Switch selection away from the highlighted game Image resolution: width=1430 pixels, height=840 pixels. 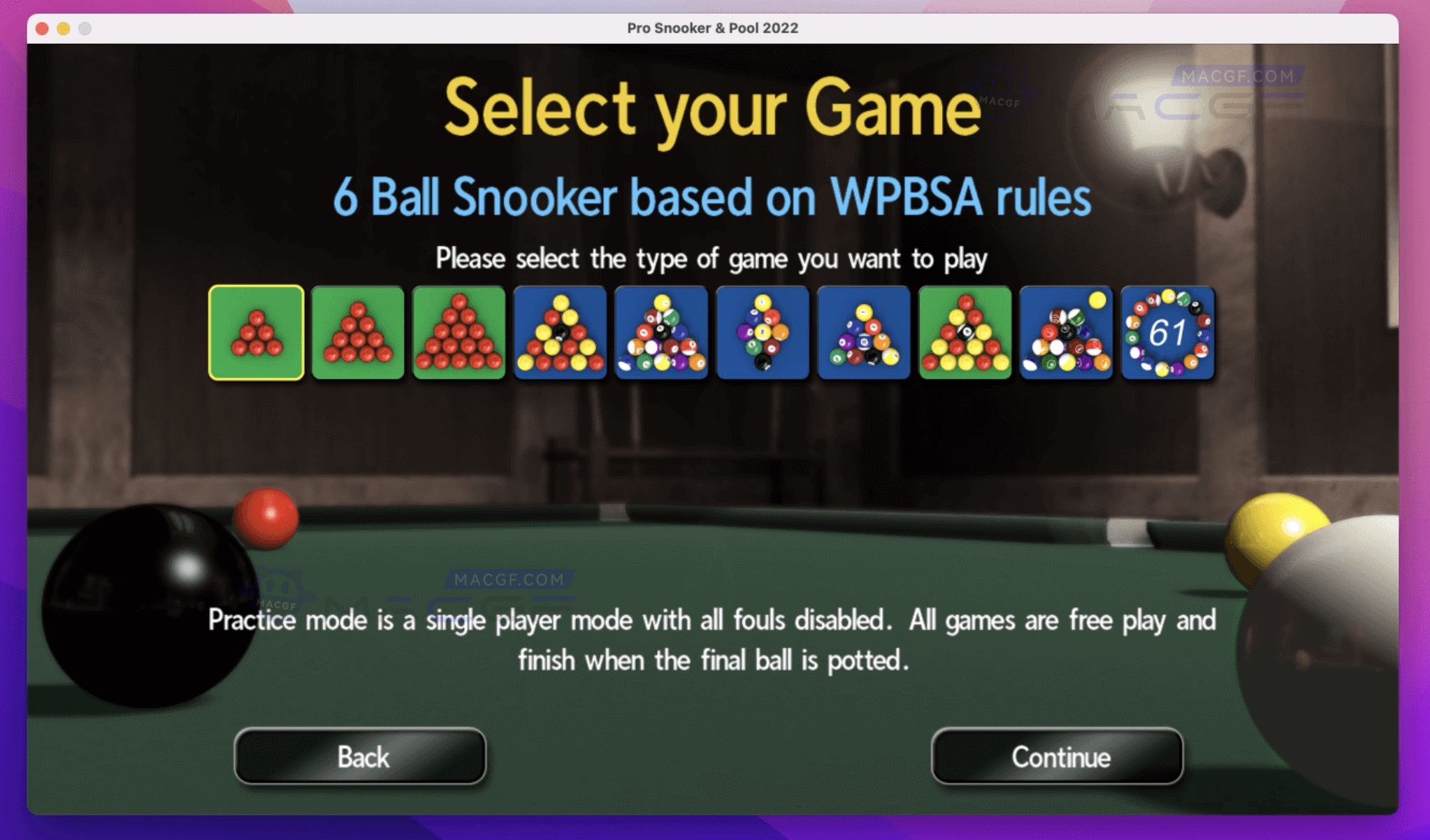[x=358, y=333]
